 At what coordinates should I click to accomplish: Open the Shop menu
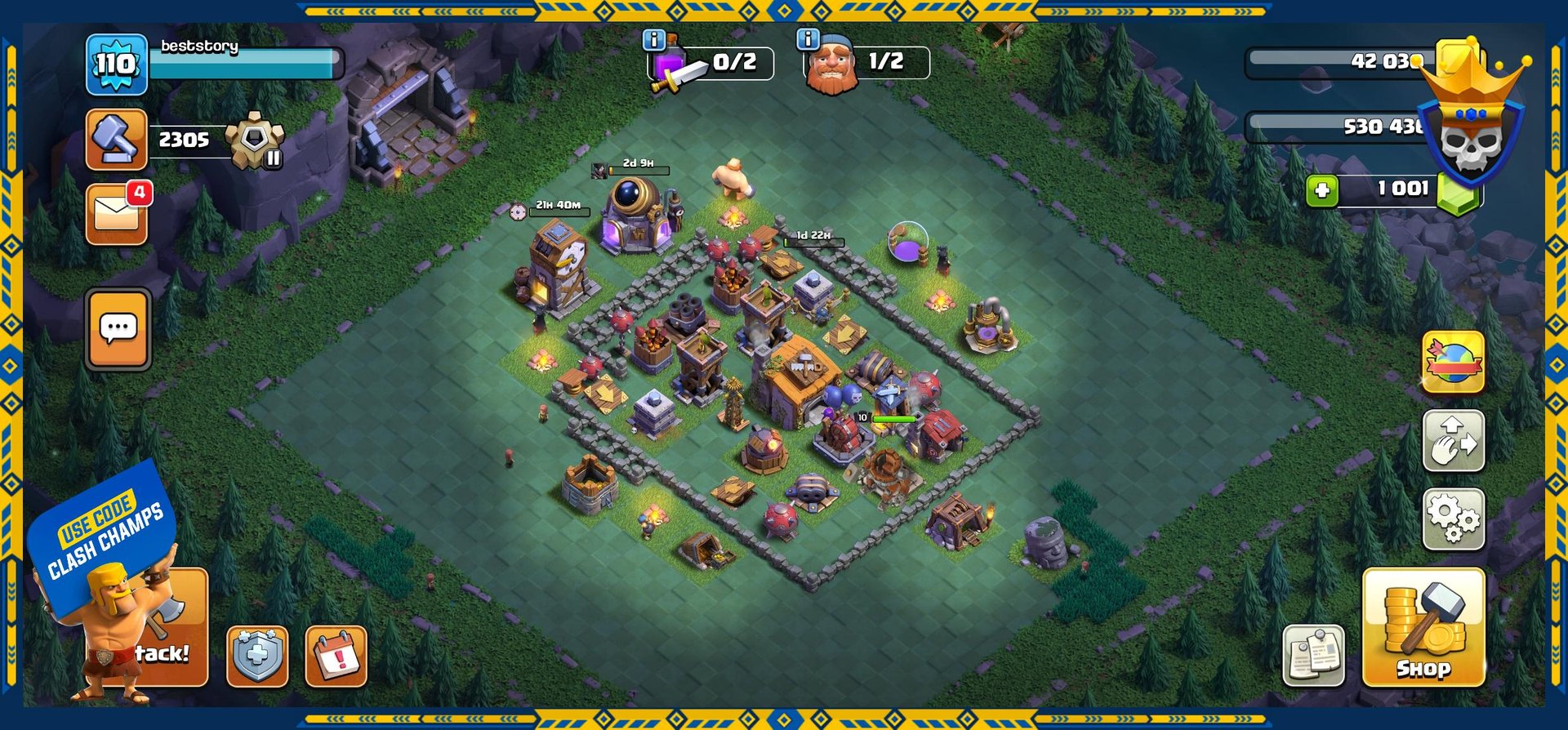tap(1423, 627)
